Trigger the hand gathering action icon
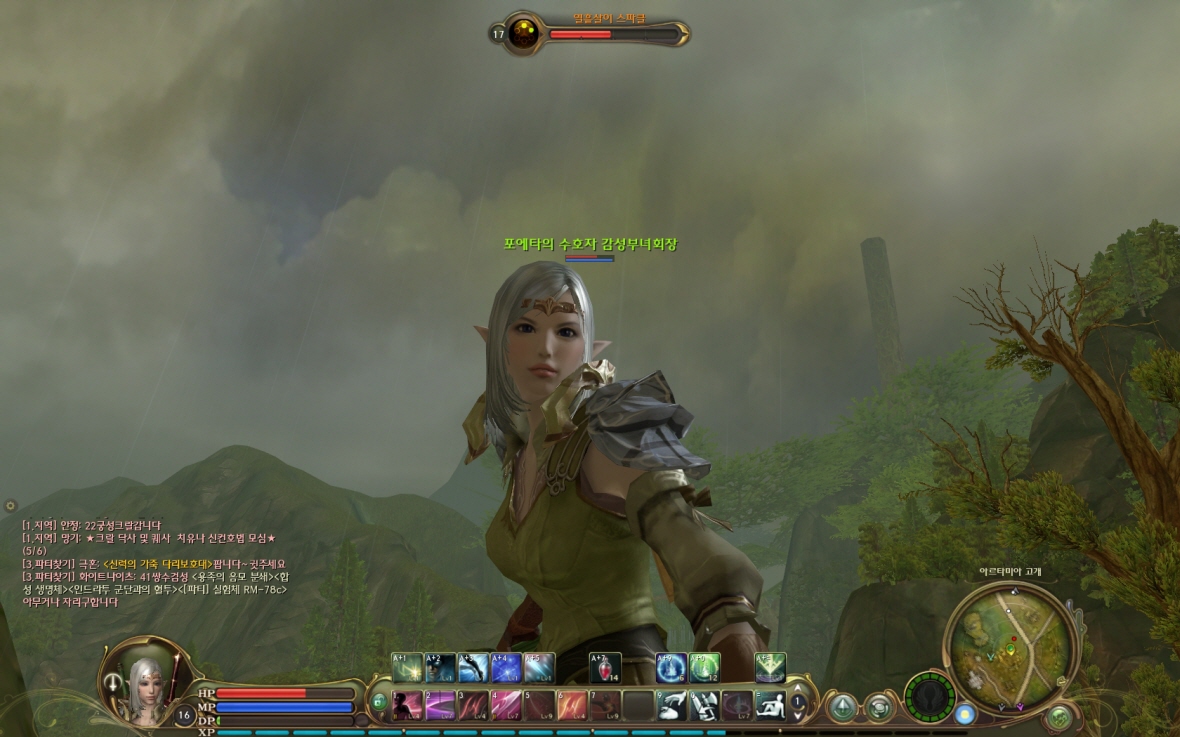1180x737 pixels. pos(671,706)
